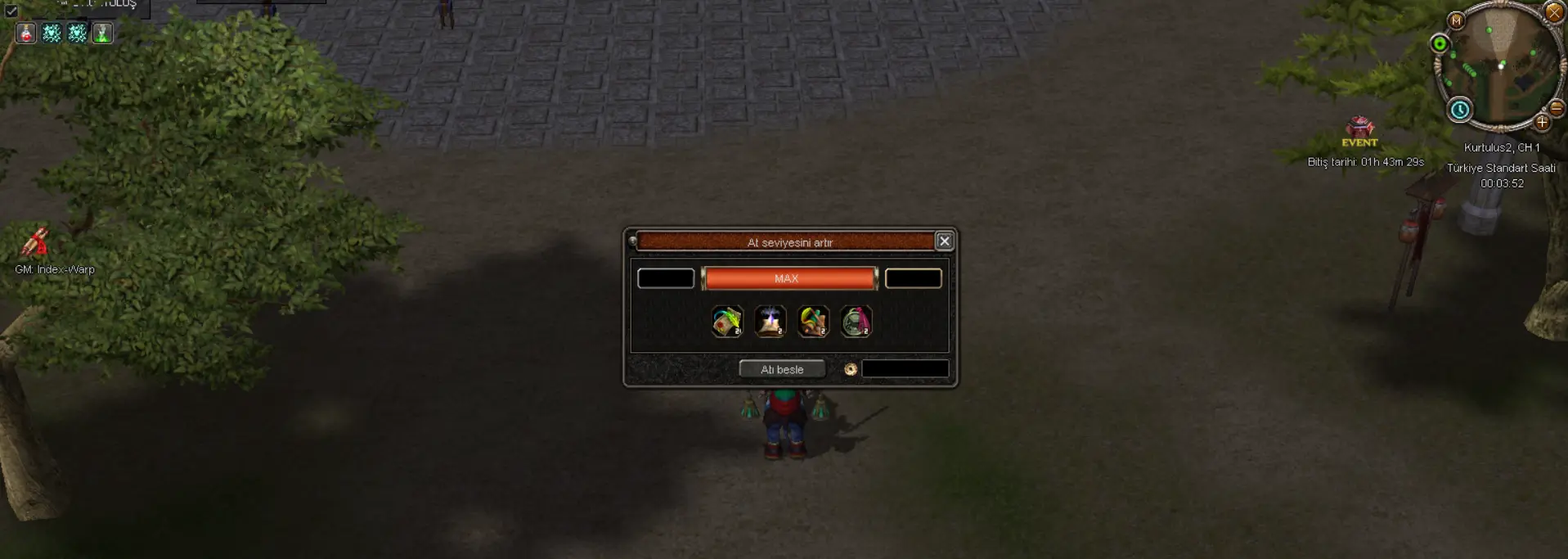Click the green flask buff icon
Viewport: 1568px width, 559px height.
[x=102, y=33]
